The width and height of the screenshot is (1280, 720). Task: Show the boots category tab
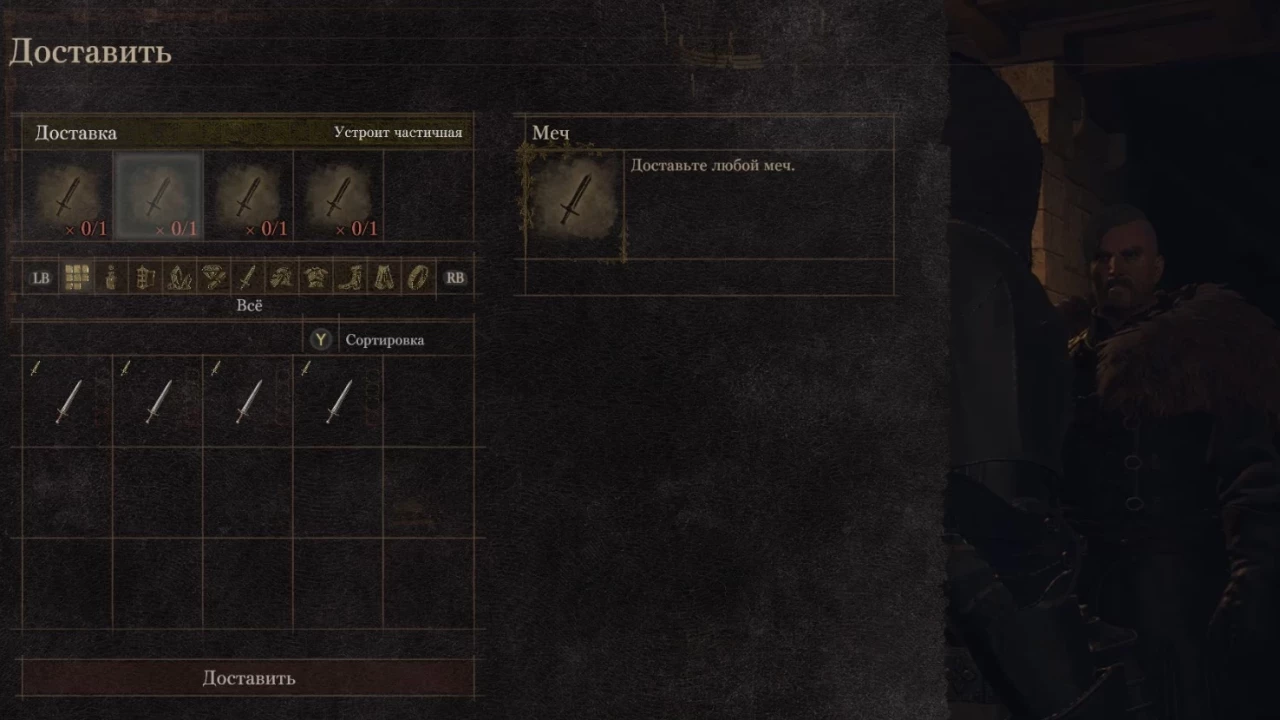click(349, 278)
